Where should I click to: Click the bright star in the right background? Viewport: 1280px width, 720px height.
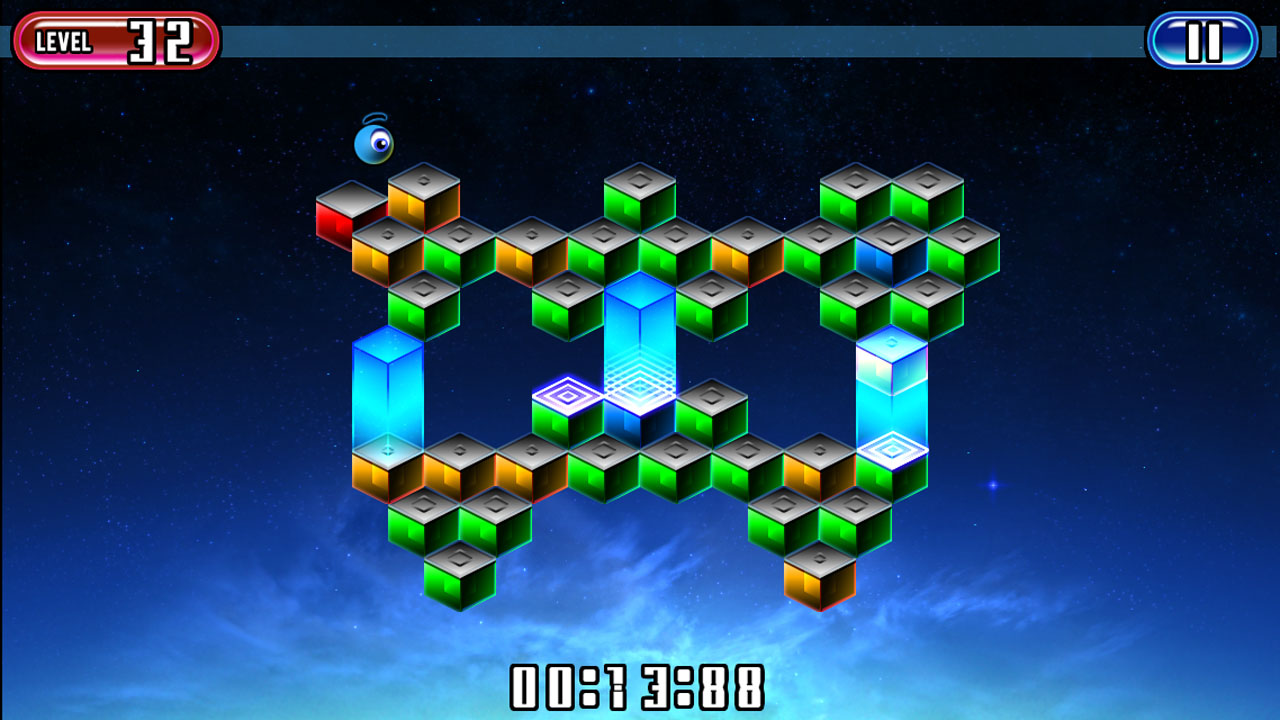pos(991,486)
